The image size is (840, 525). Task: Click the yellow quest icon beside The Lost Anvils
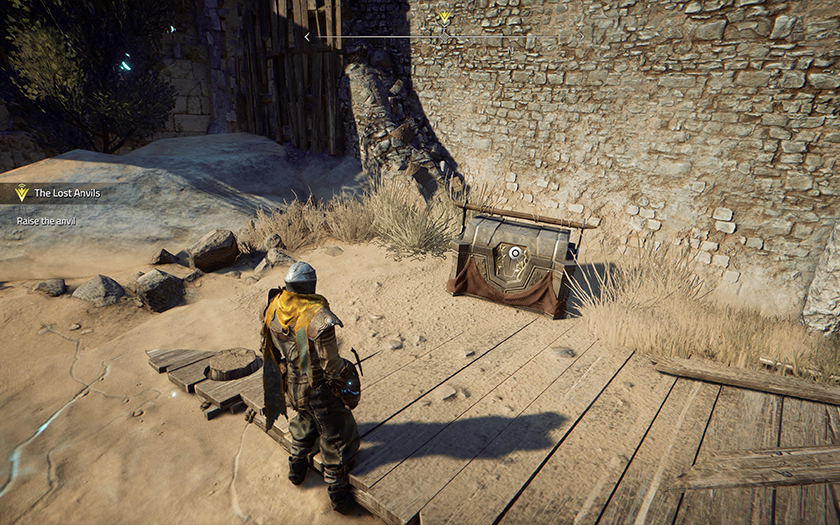click(21, 193)
